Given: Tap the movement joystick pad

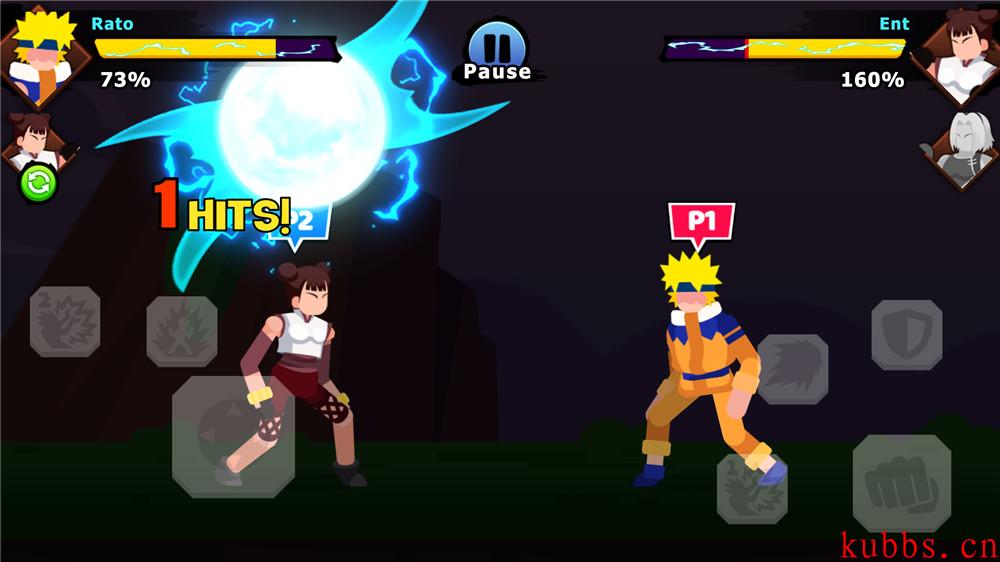Looking at the screenshot, I should click(x=233, y=436).
